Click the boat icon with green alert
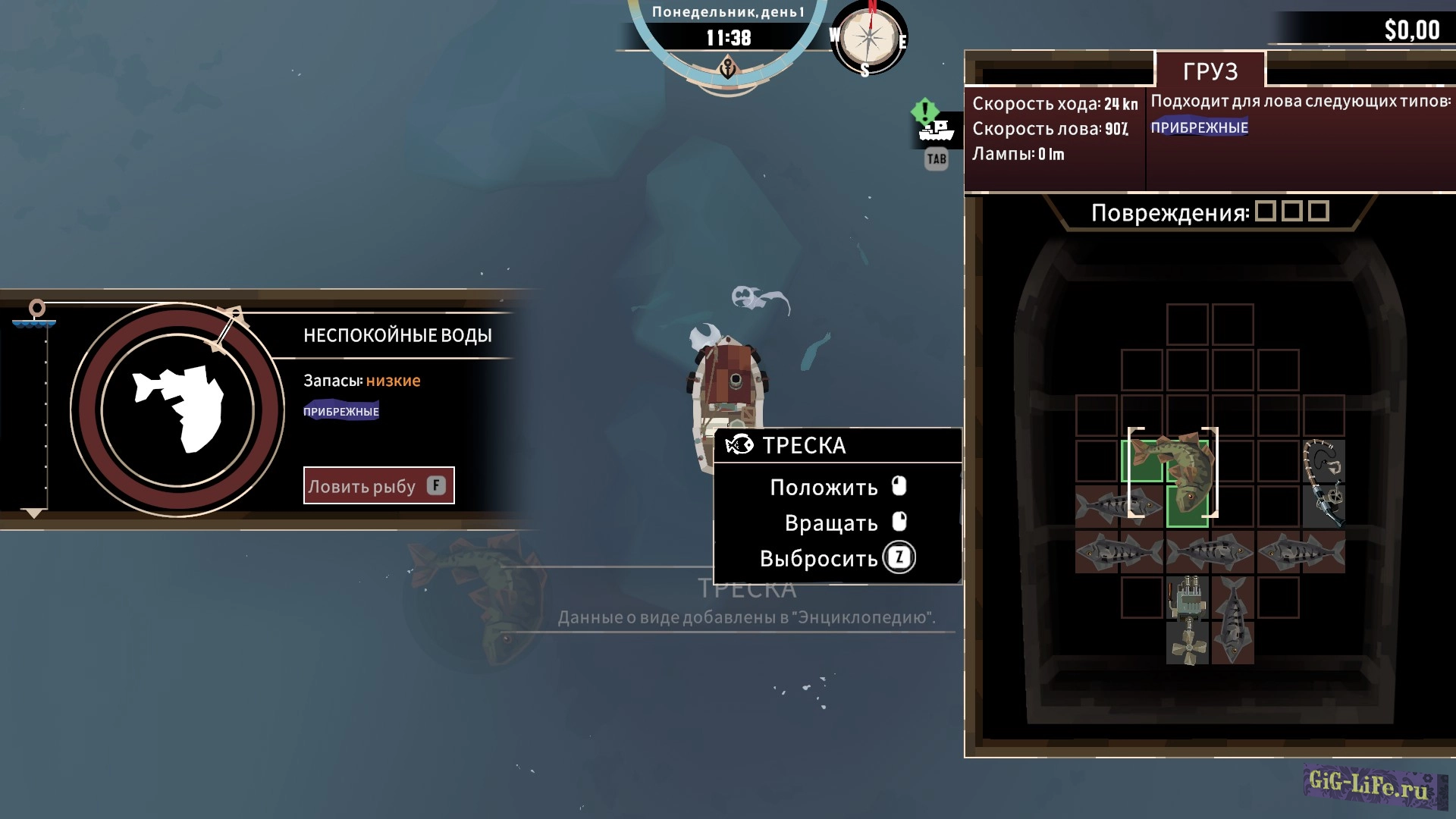Viewport: 1456px width, 819px height. click(935, 127)
